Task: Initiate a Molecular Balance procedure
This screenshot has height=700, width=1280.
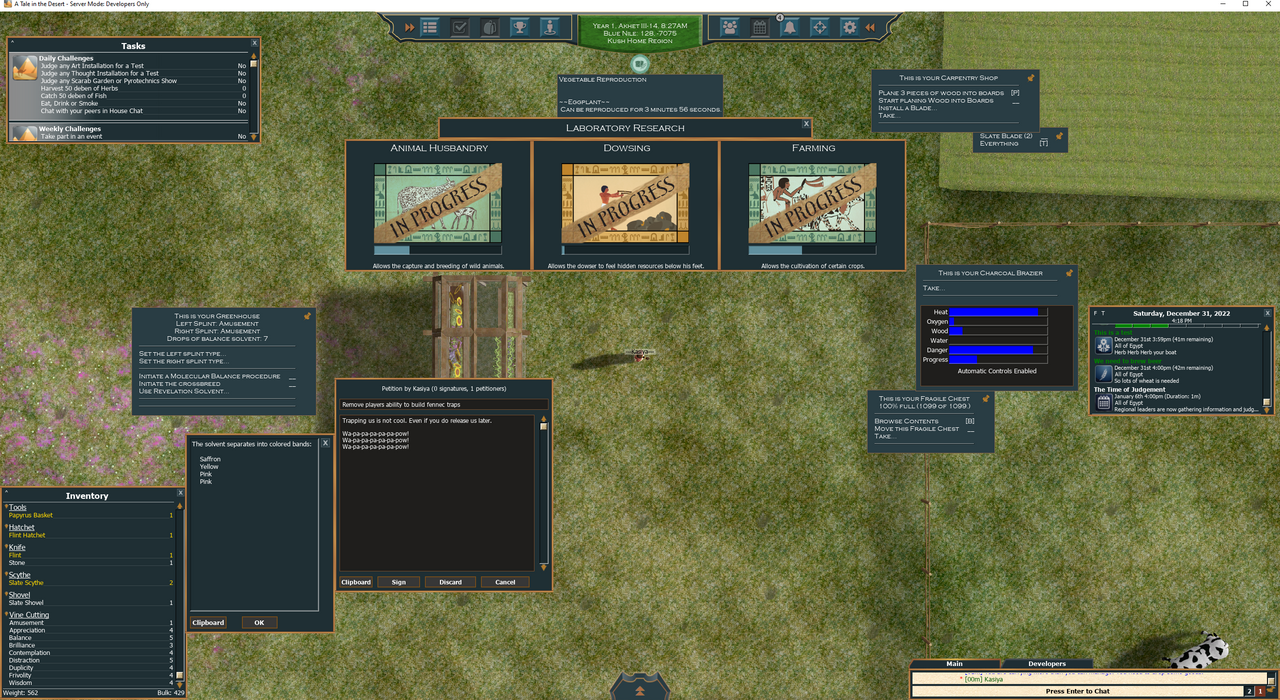Action: [209, 376]
